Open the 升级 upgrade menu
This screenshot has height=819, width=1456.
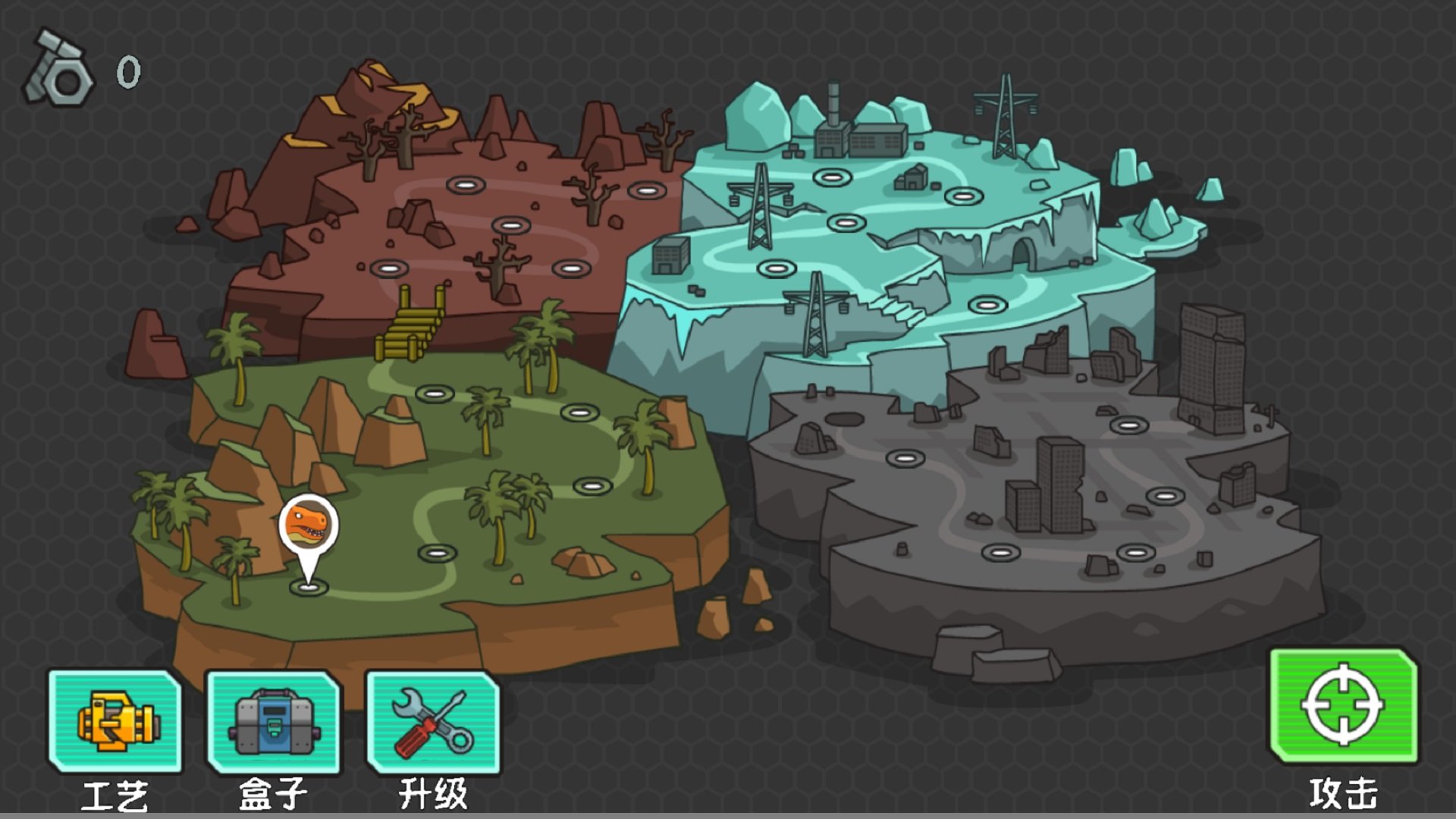point(433,722)
